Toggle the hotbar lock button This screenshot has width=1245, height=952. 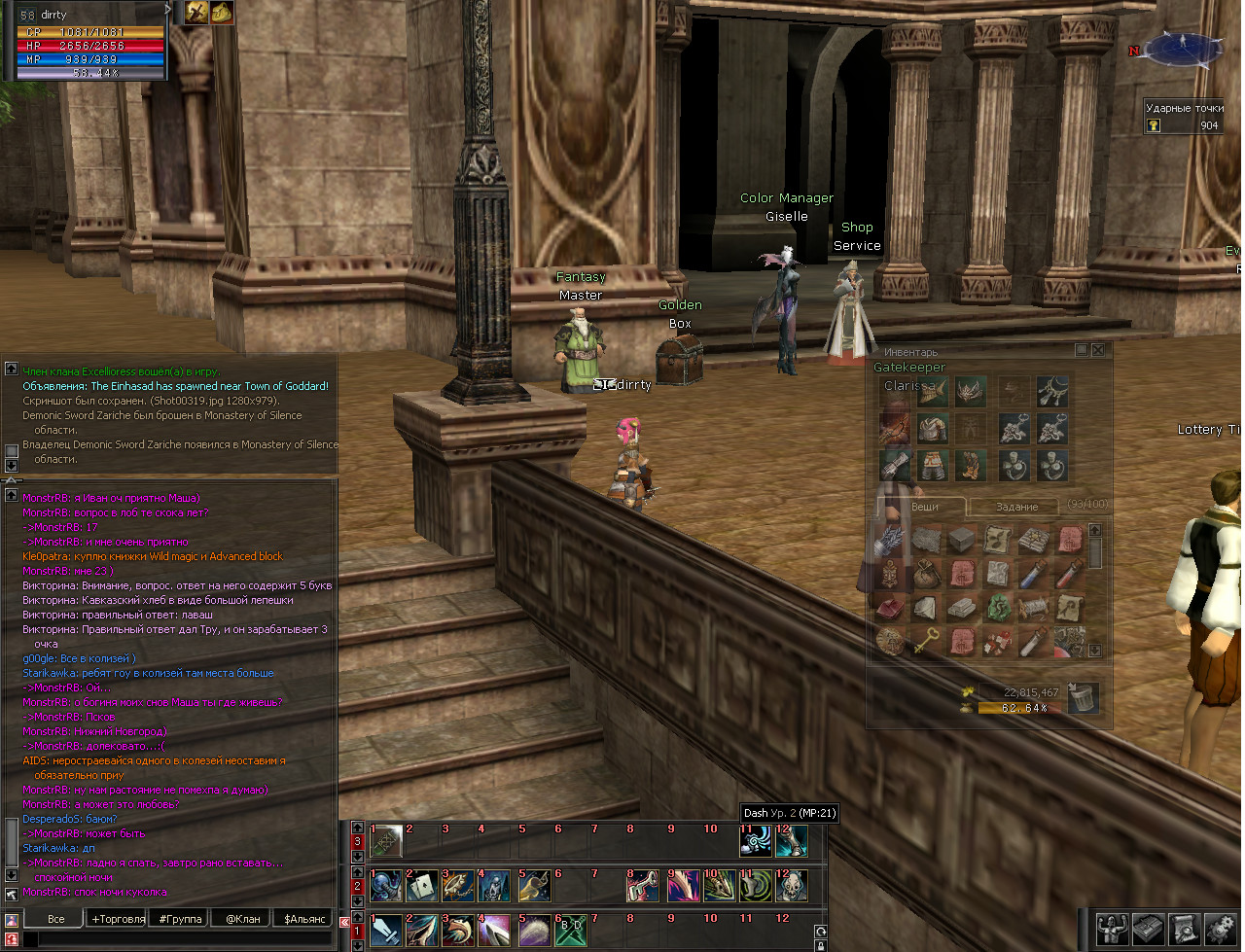pos(820,945)
